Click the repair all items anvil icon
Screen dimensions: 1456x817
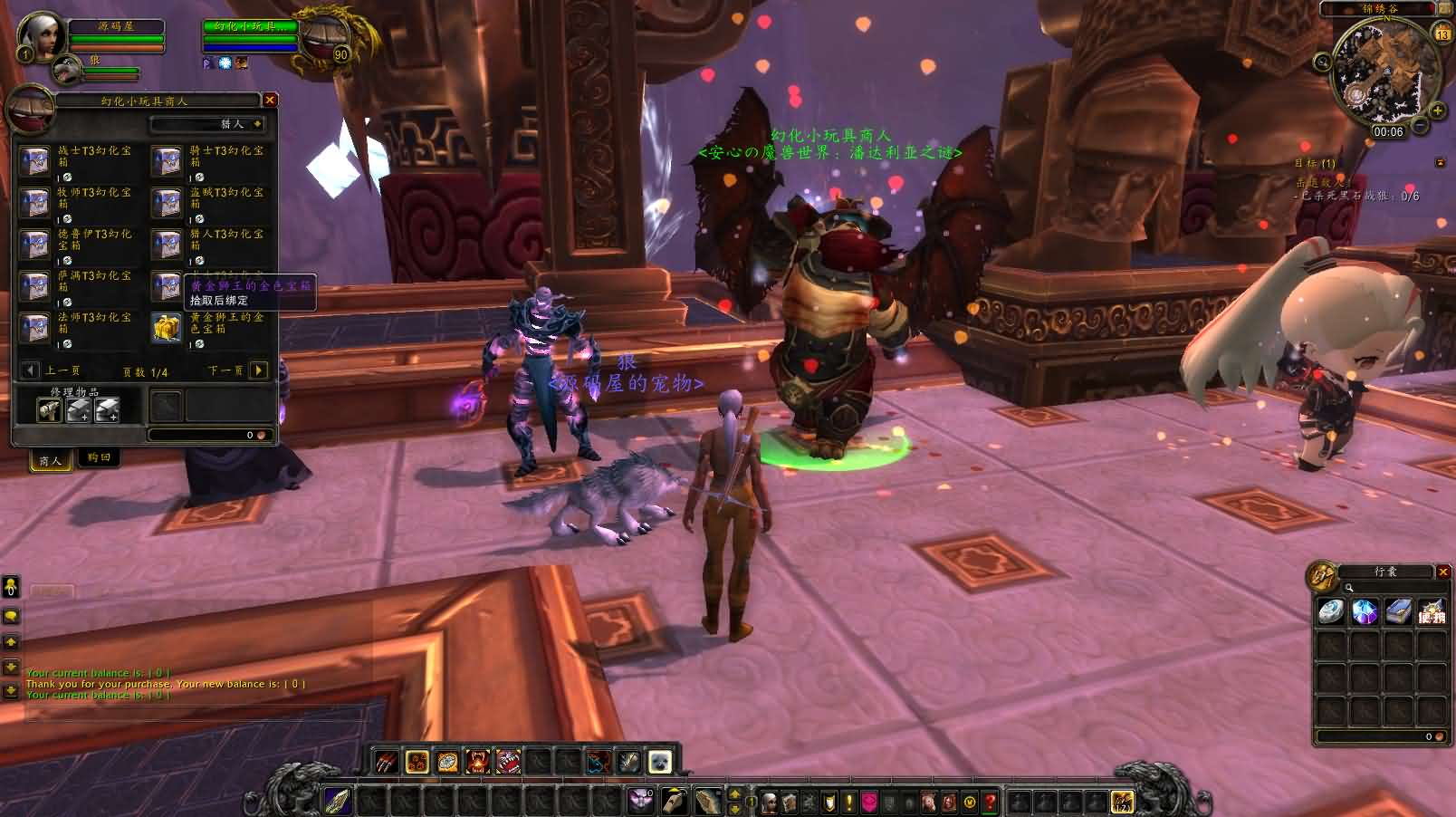click(78, 409)
